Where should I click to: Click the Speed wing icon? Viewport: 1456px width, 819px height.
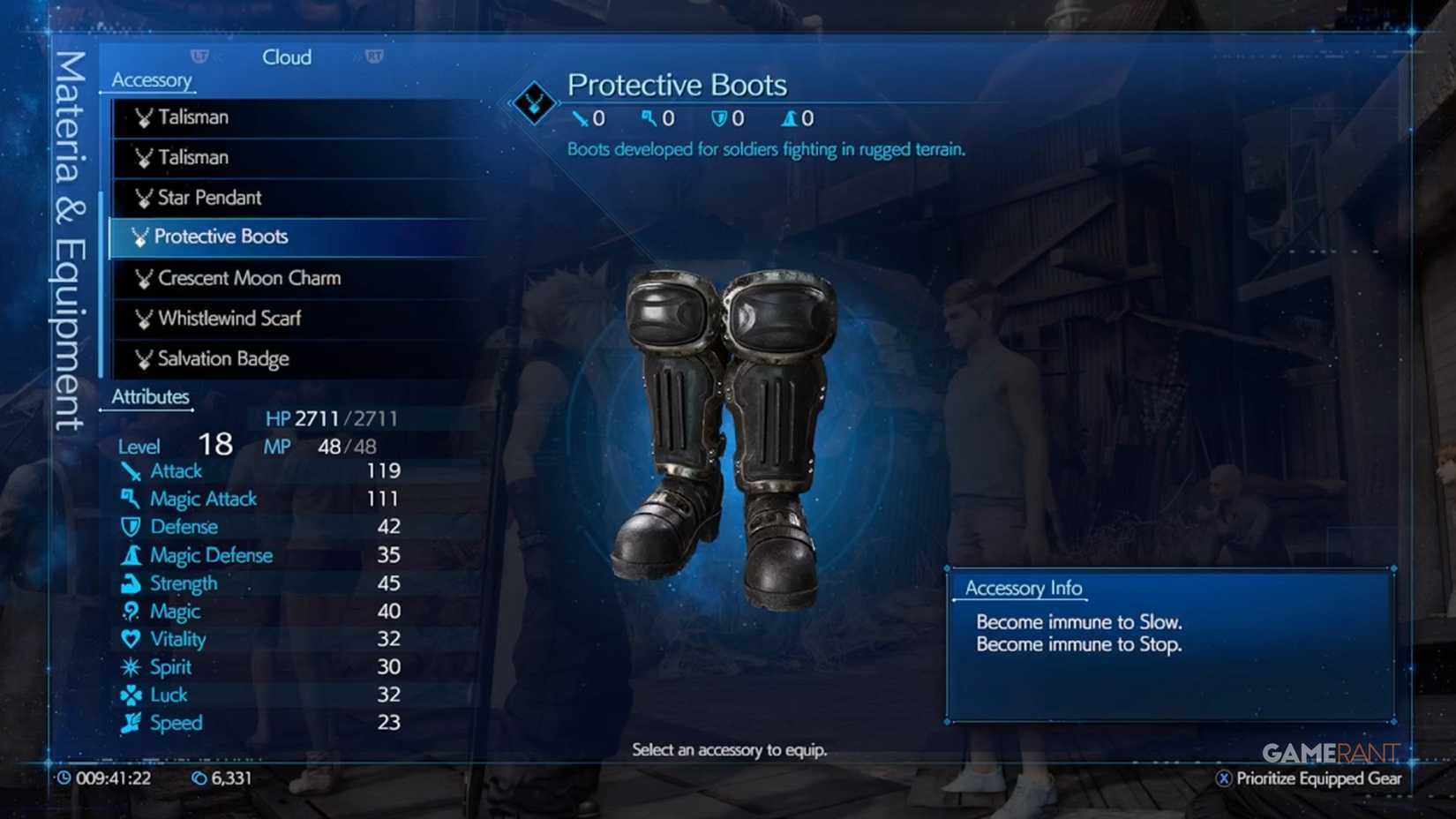tap(131, 723)
